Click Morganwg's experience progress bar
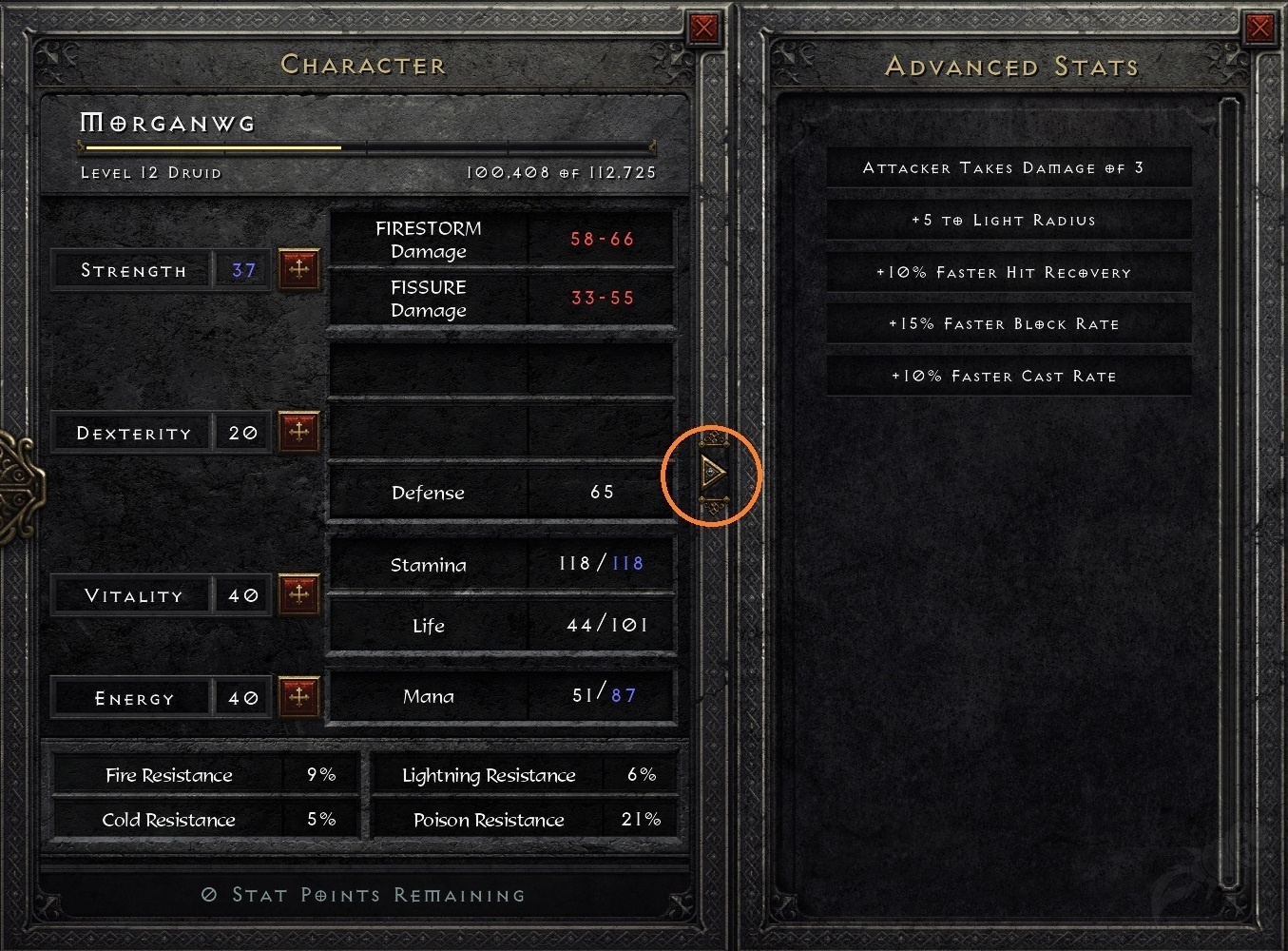The image size is (1288, 951). point(366,147)
